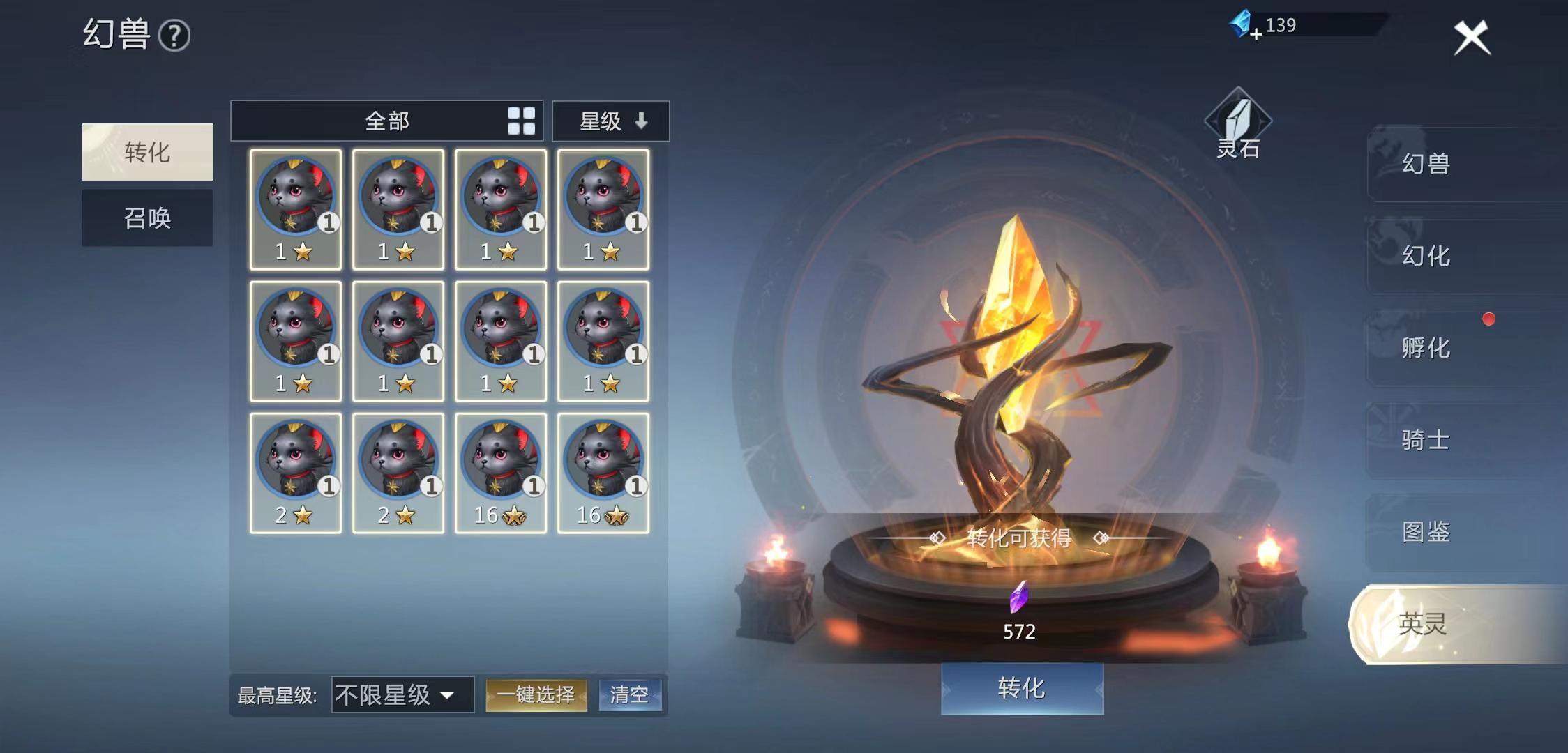Confirm with the blue 转化 button
The height and width of the screenshot is (753, 1568).
(1022, 688)
